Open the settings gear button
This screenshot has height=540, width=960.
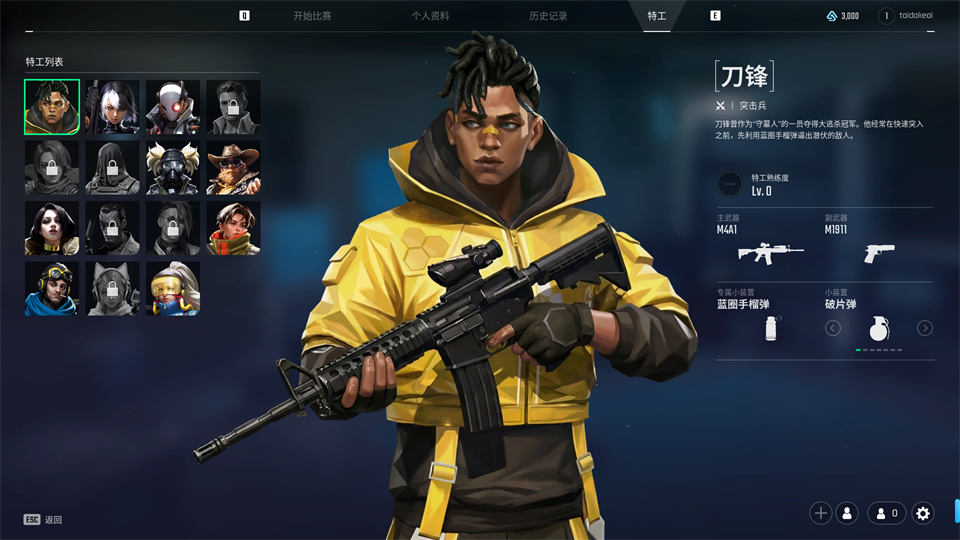923,513
